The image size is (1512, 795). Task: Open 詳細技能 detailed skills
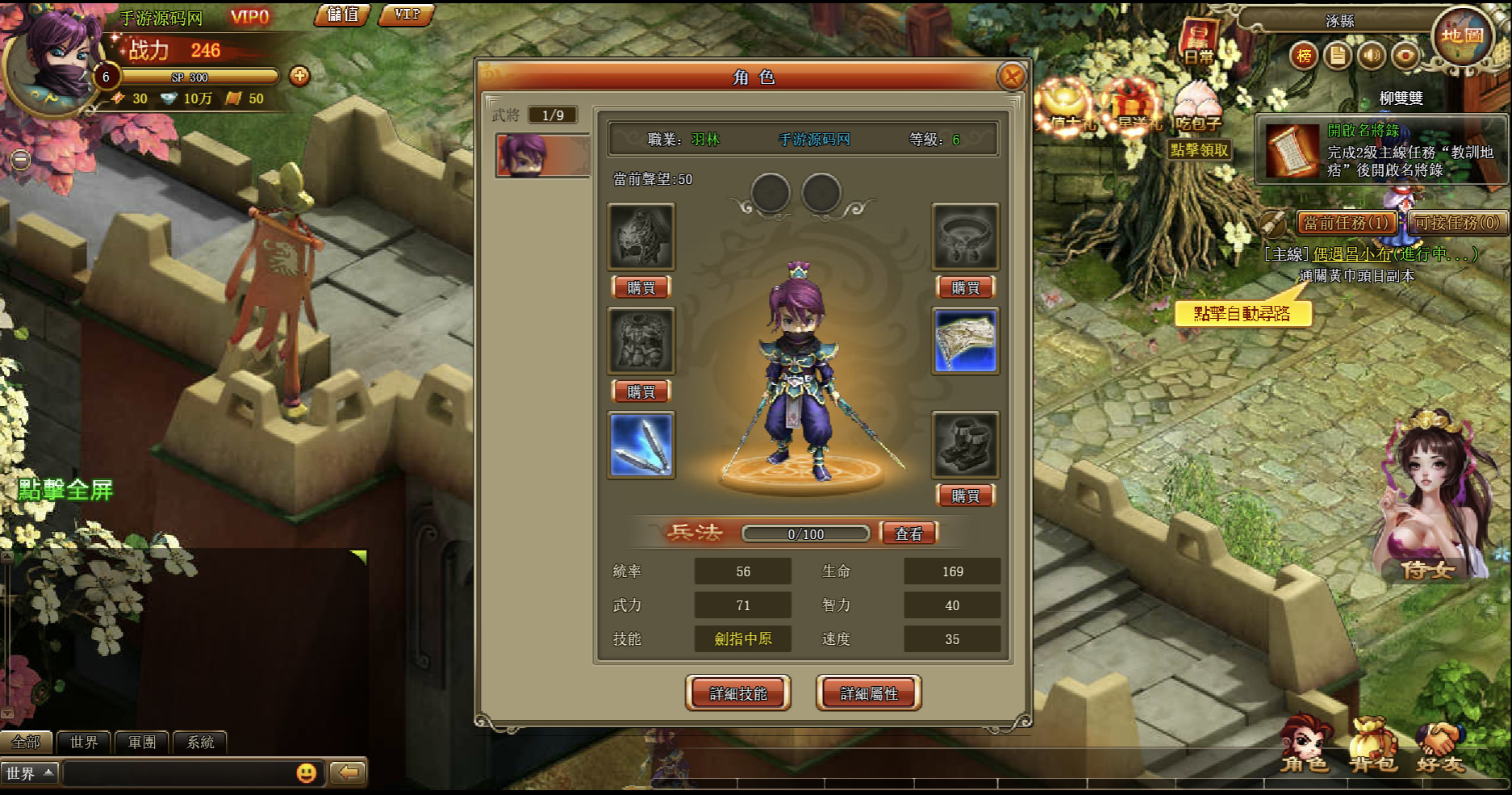coord(737,693)
